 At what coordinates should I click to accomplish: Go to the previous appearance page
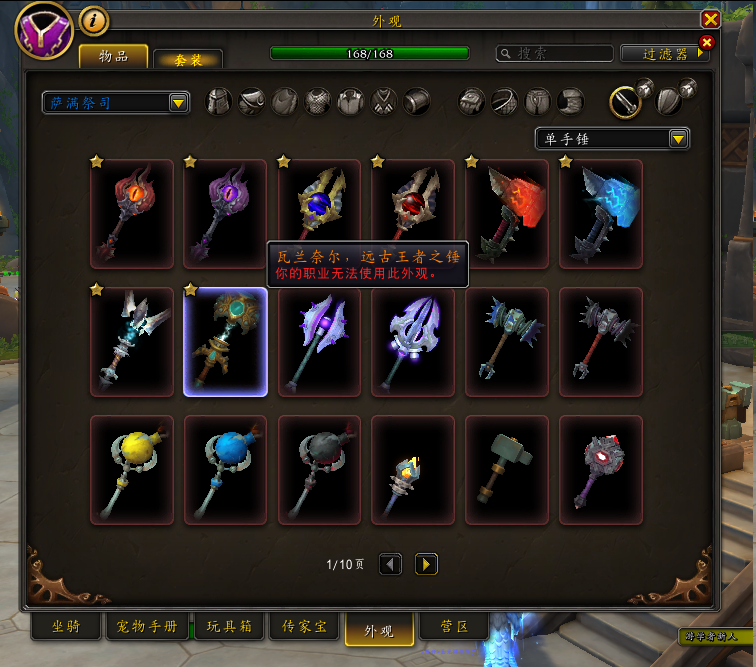[391, 565]
